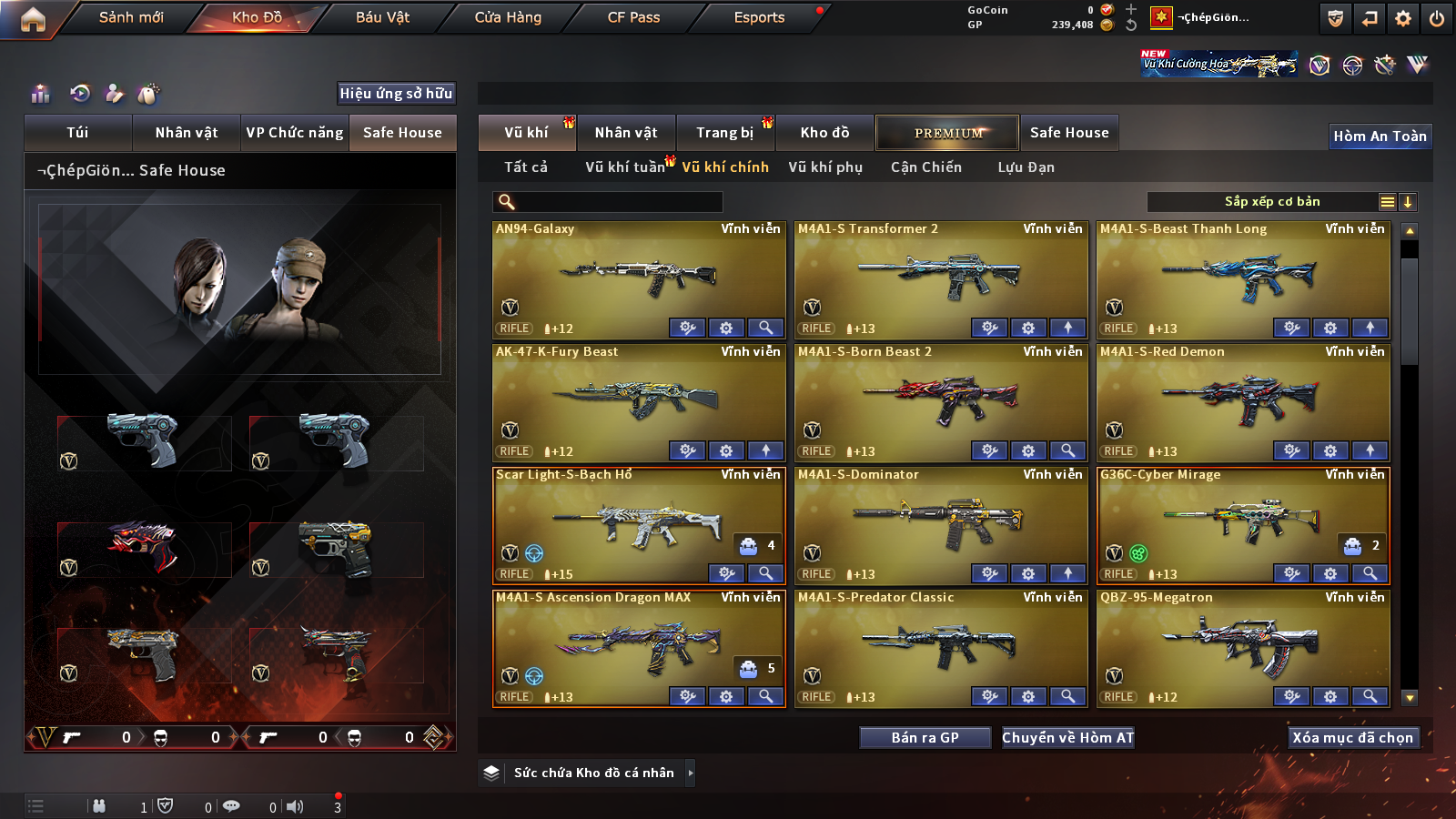This screenshot has height=819, width=1456.
Task: Click the home icon button
Action: tap(33, 18)
